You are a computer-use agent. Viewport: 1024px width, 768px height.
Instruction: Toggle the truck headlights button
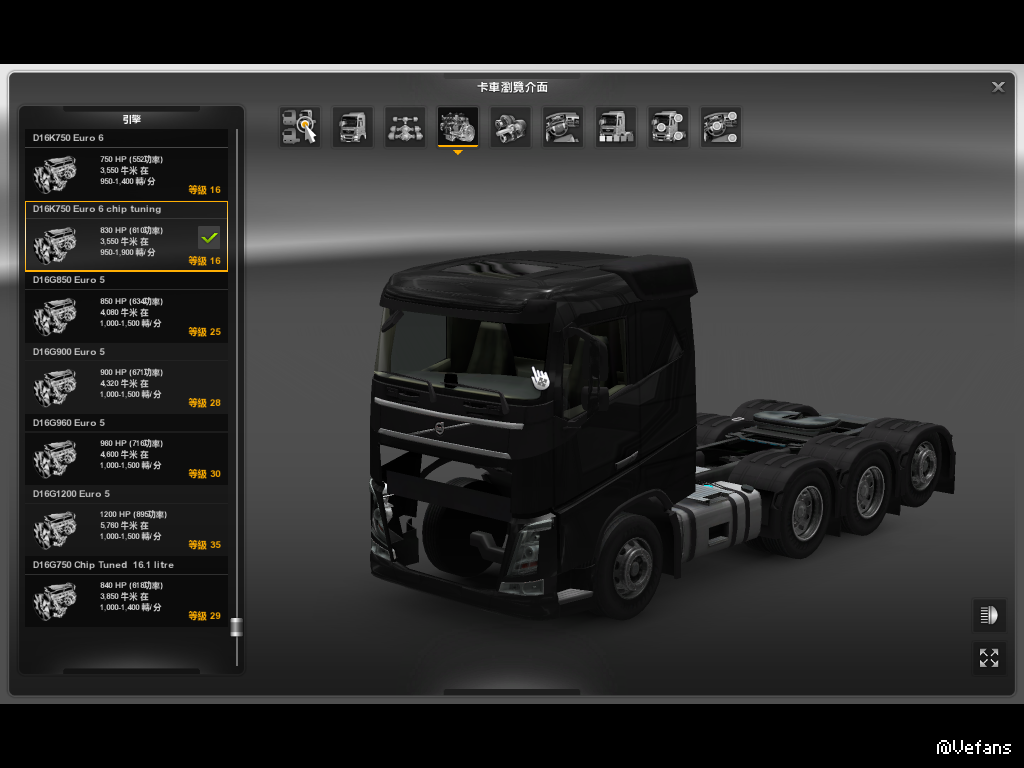989,615
